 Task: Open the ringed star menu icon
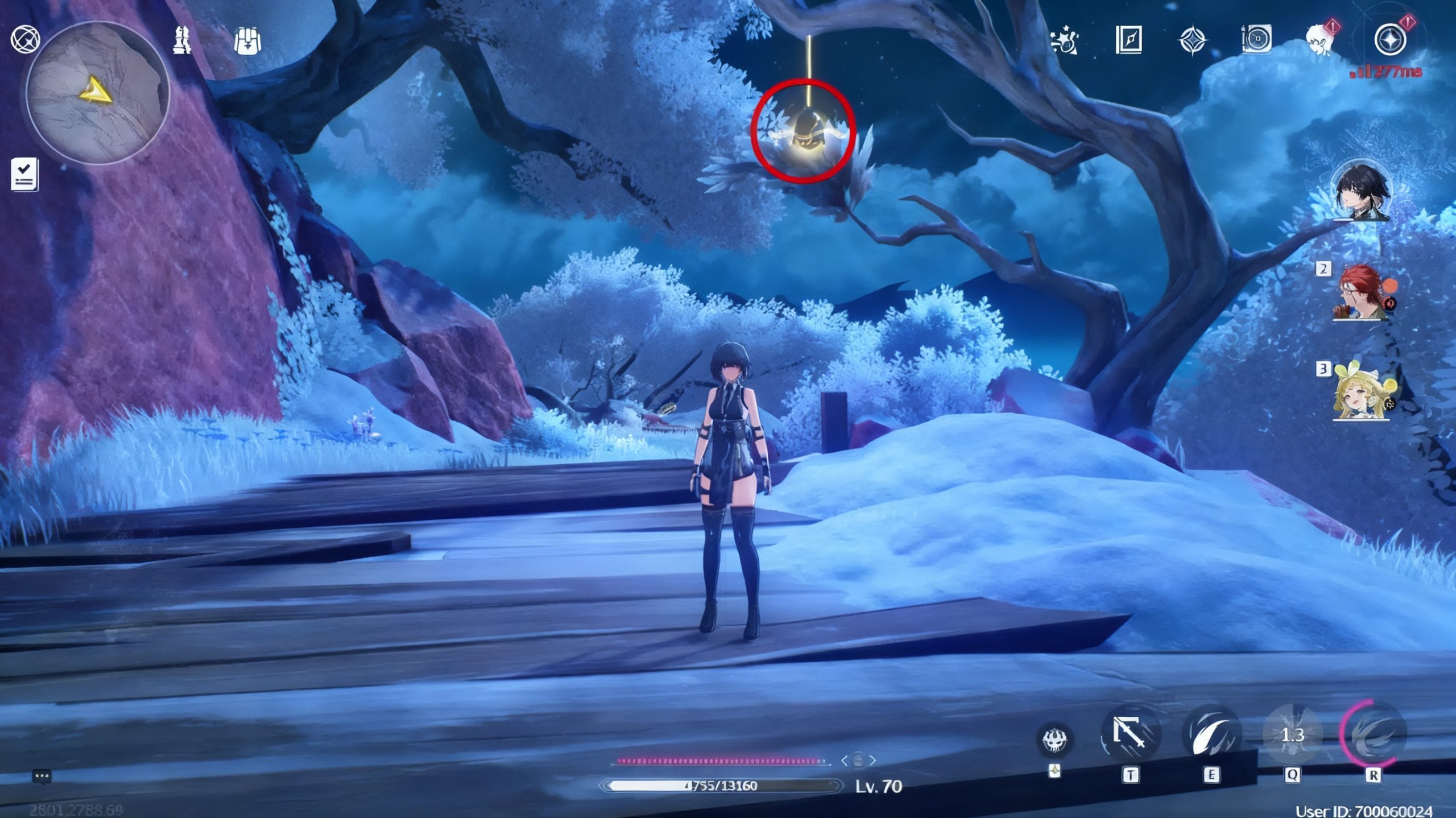1390,40
